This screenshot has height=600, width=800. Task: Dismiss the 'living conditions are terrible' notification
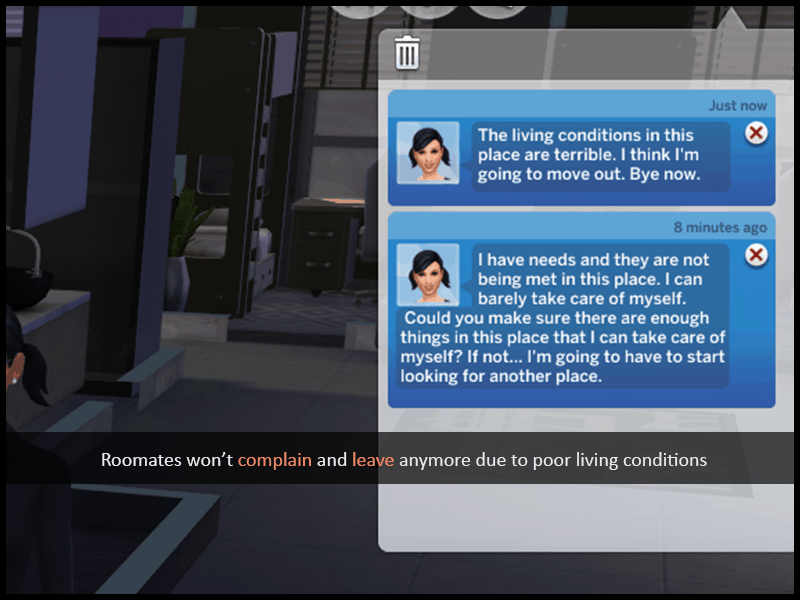coord(757,133)
